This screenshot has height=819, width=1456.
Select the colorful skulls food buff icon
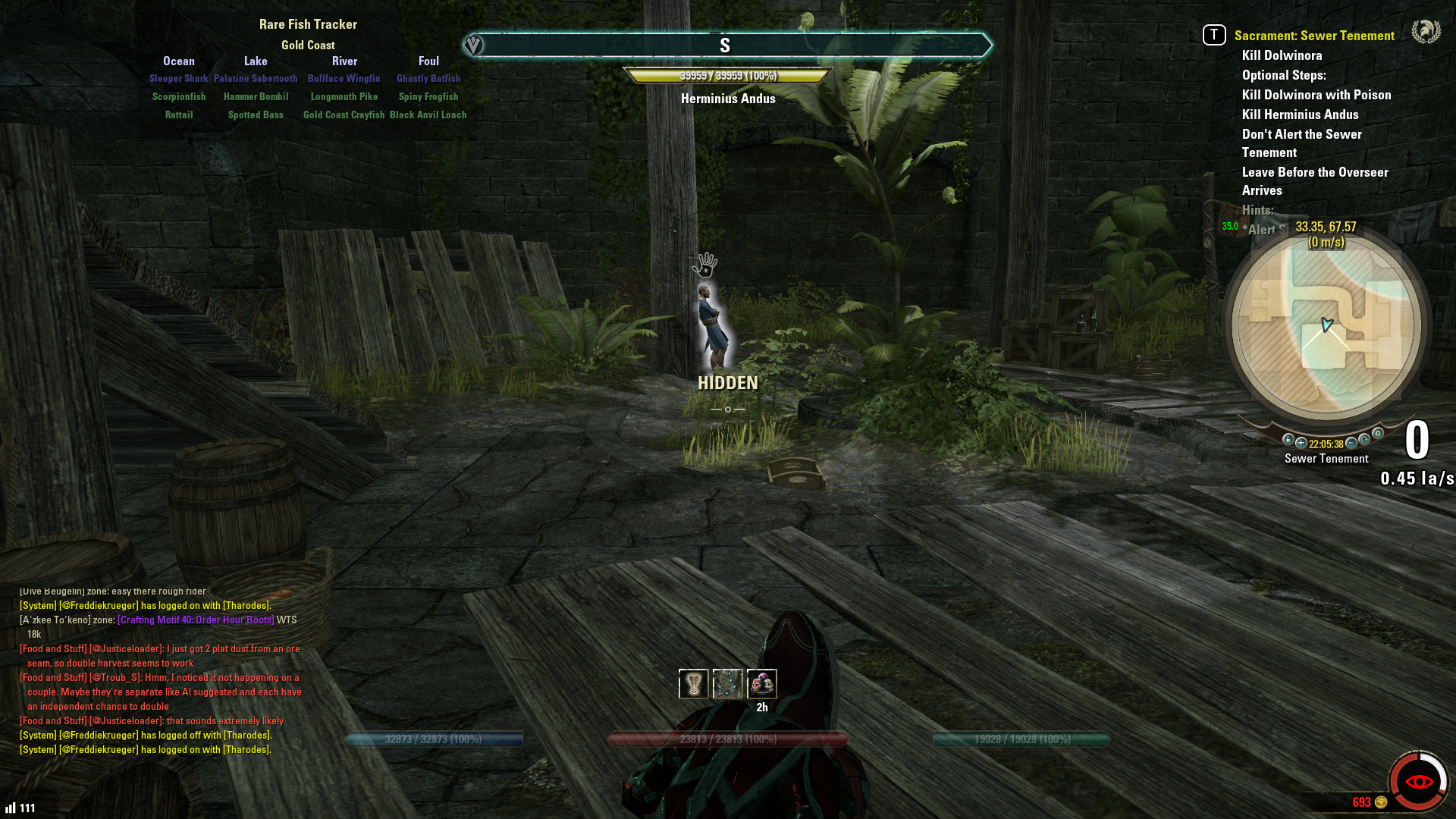761,684
